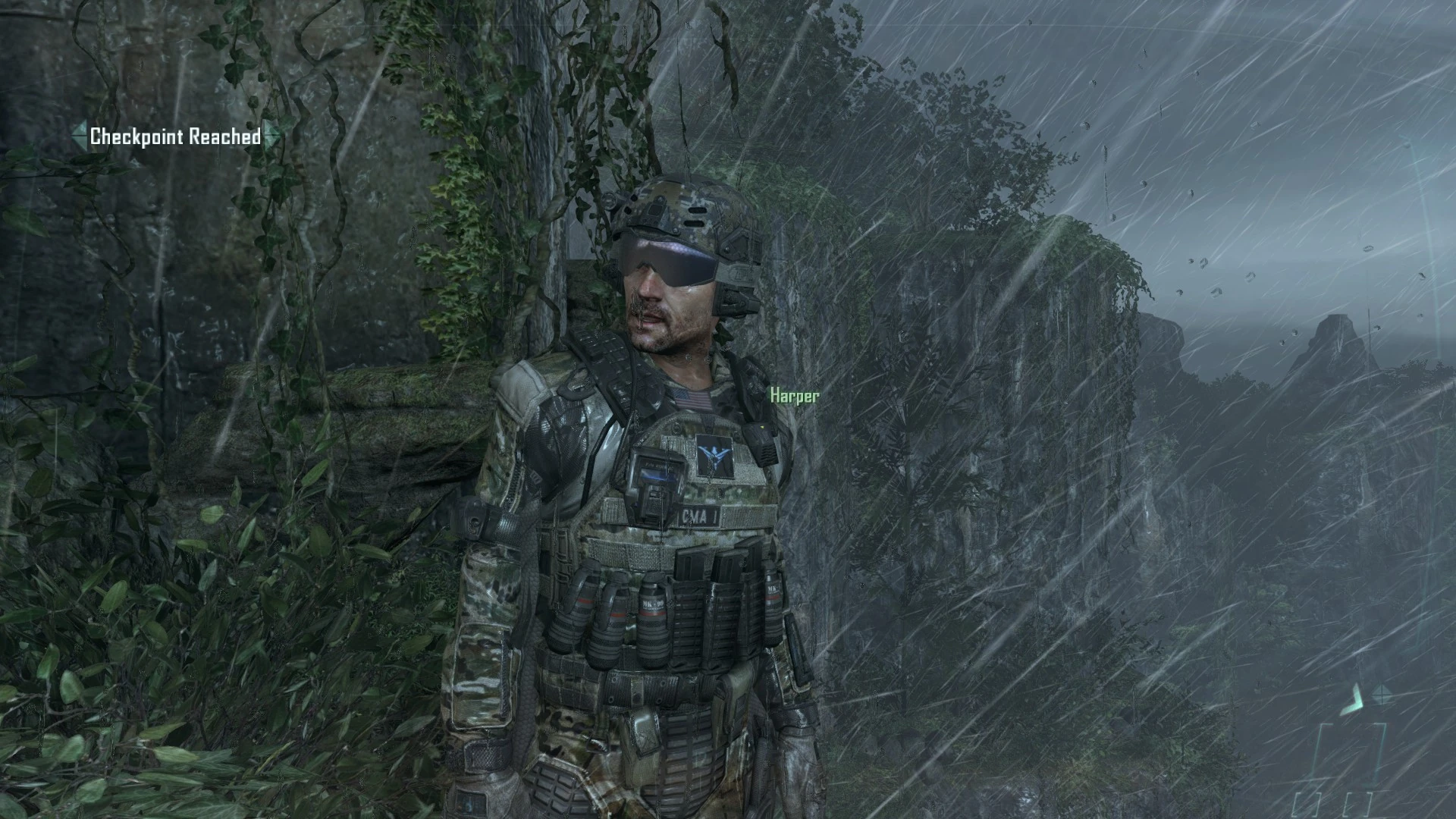
Task: Open the CMA I name tape
Action: tap(701, 516)
